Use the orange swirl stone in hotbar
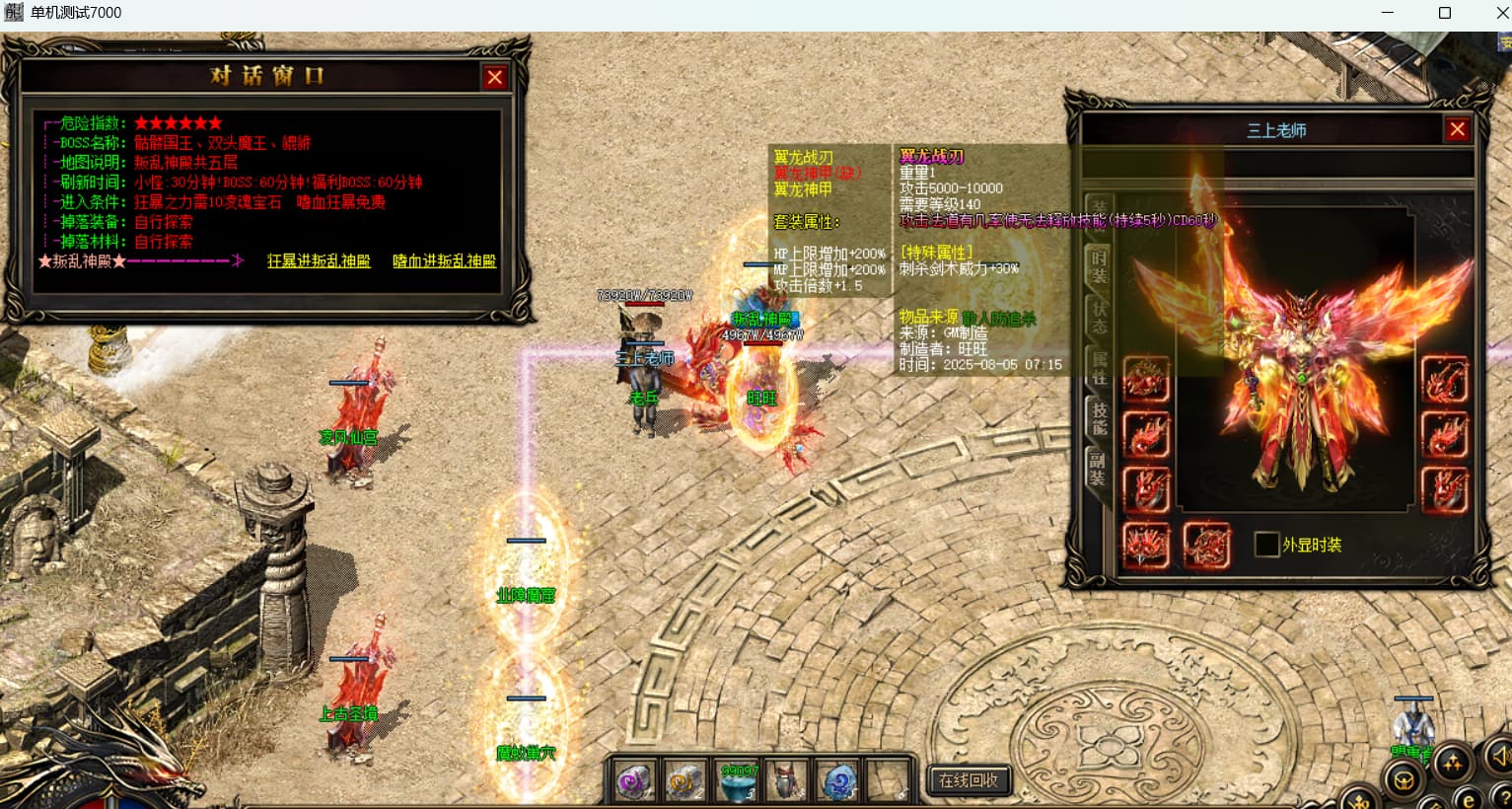Image resolution: width=1512 pixels, height=809 pixels. click(x=684, y=780)
